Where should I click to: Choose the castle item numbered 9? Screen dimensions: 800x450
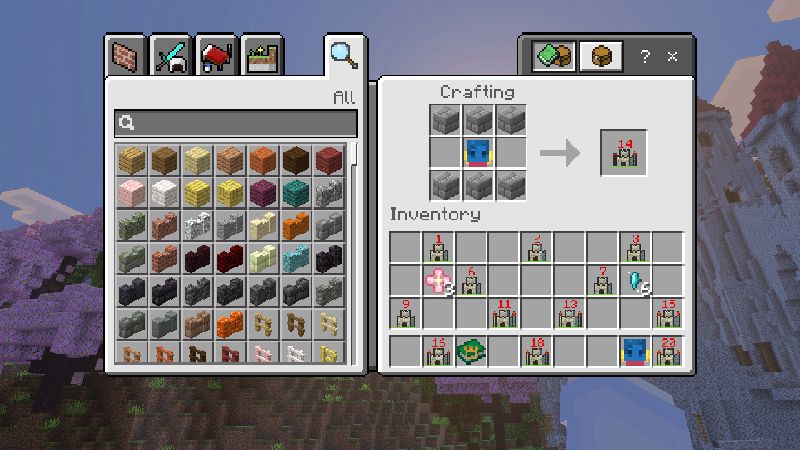pyautogui.click(x=405, y=314)
